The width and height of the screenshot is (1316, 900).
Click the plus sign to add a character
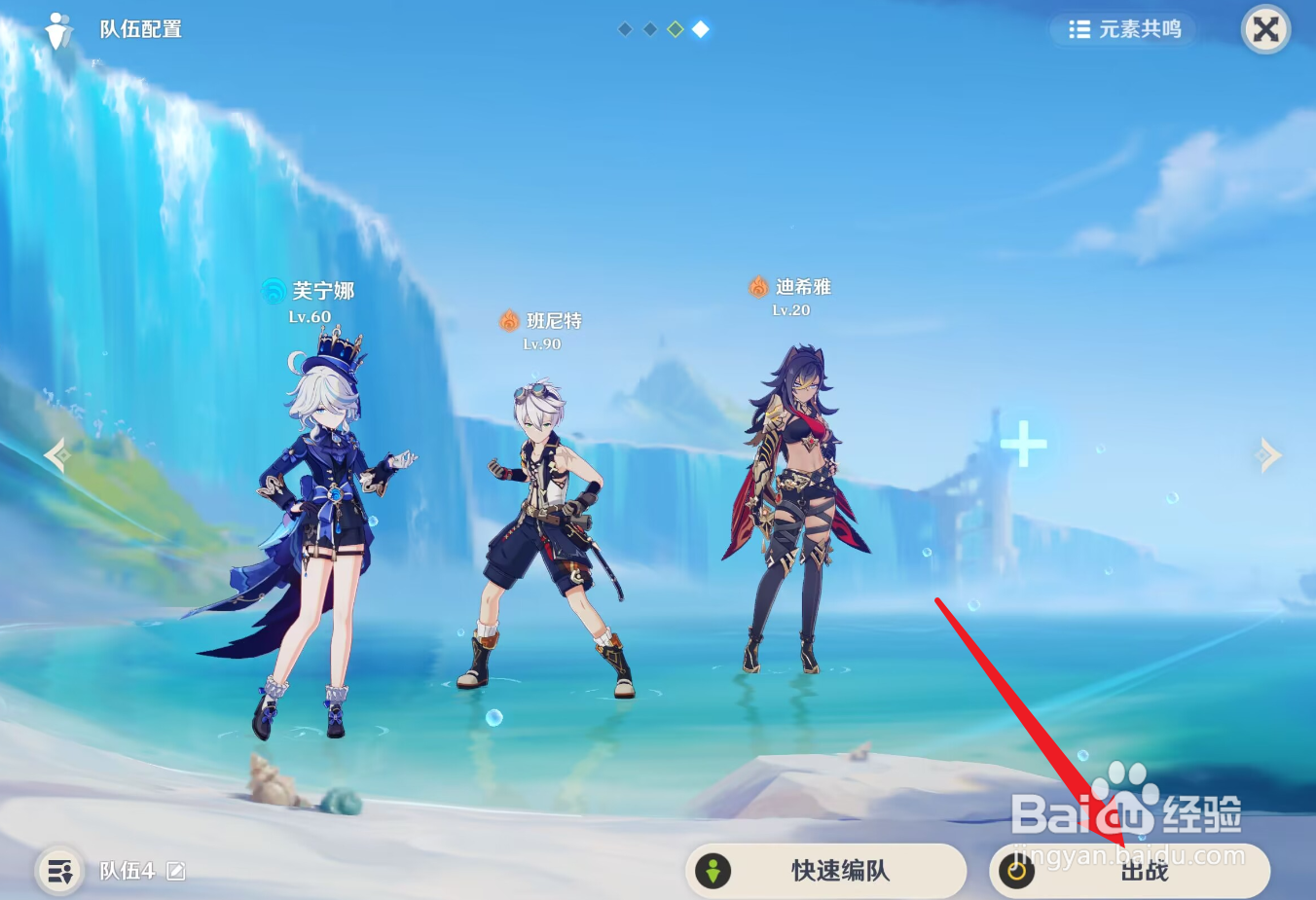pyautogui.click(x=1023, y=445)
